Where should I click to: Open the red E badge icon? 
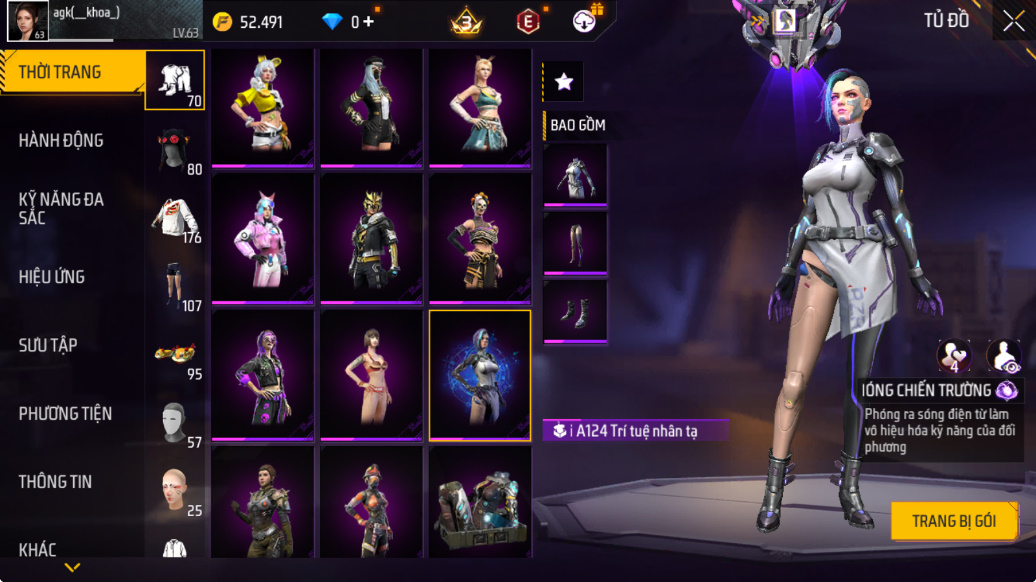tap(527, 21)
